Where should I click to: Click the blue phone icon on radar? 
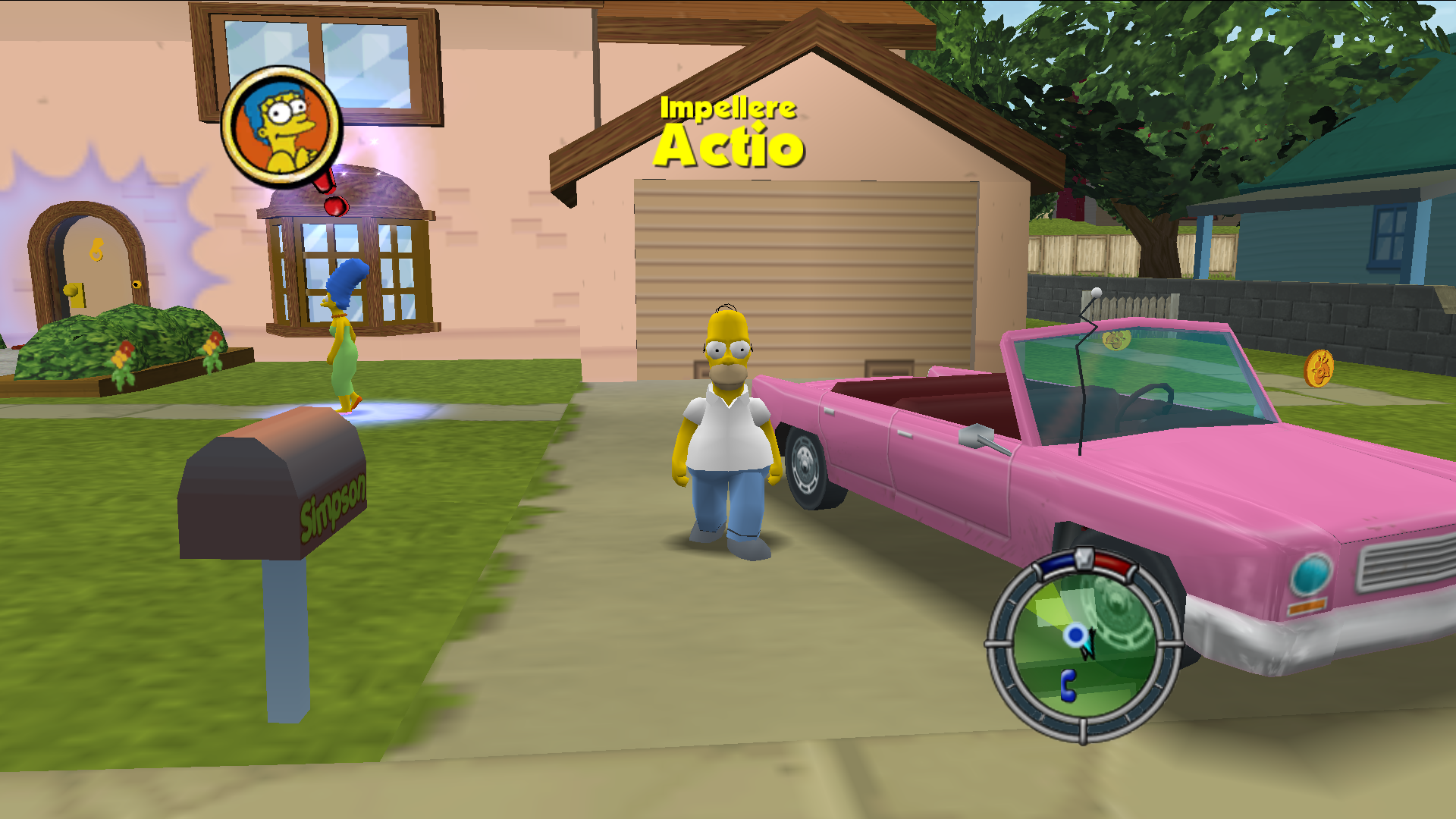[x=1068, y=685]
